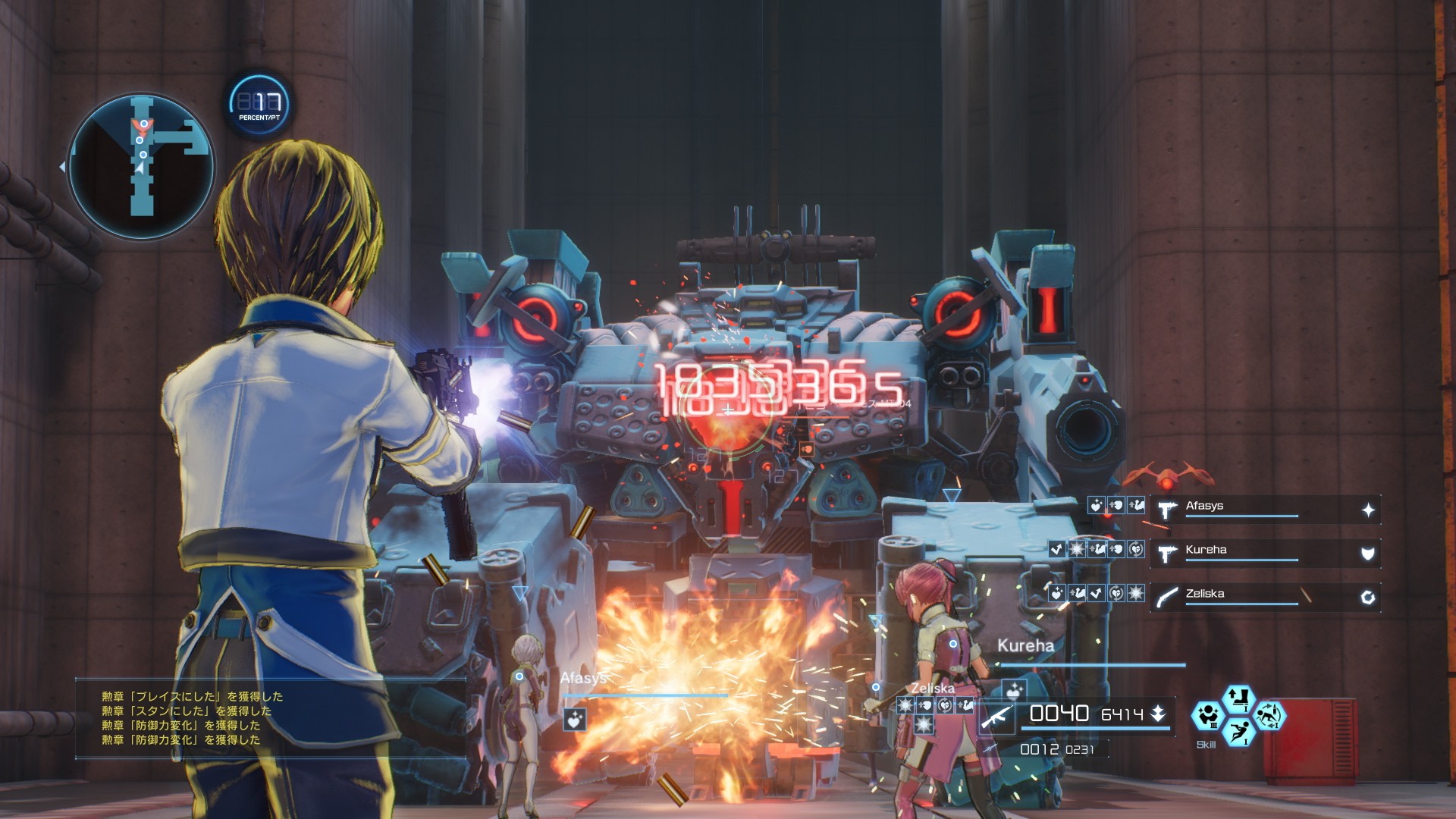Click the medal notification log
The height and width of the screenshot is (819, 1456).
[x=269, y=717]
